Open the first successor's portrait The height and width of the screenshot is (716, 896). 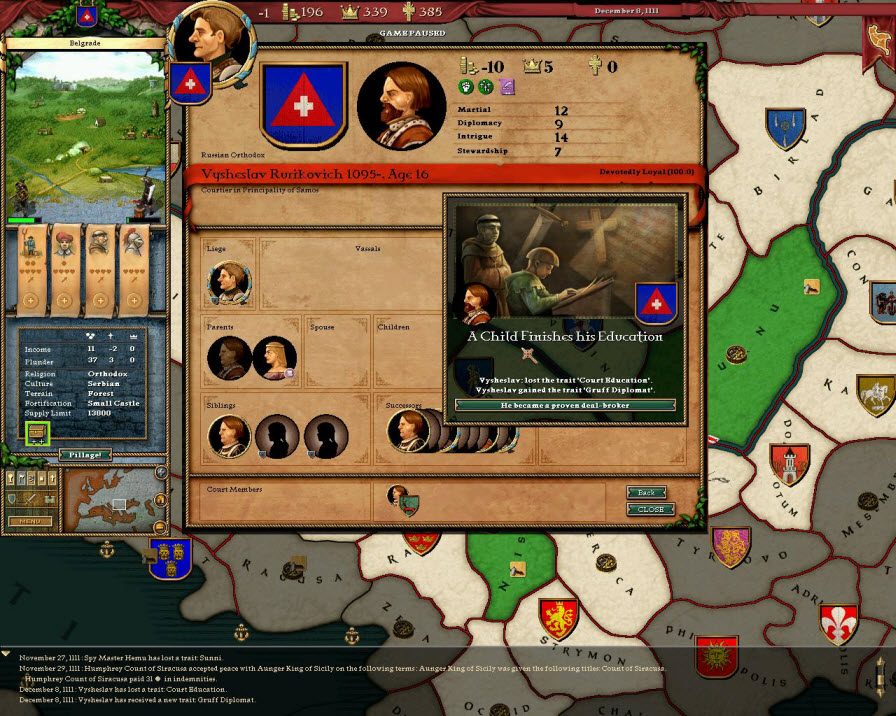point(408,431)
